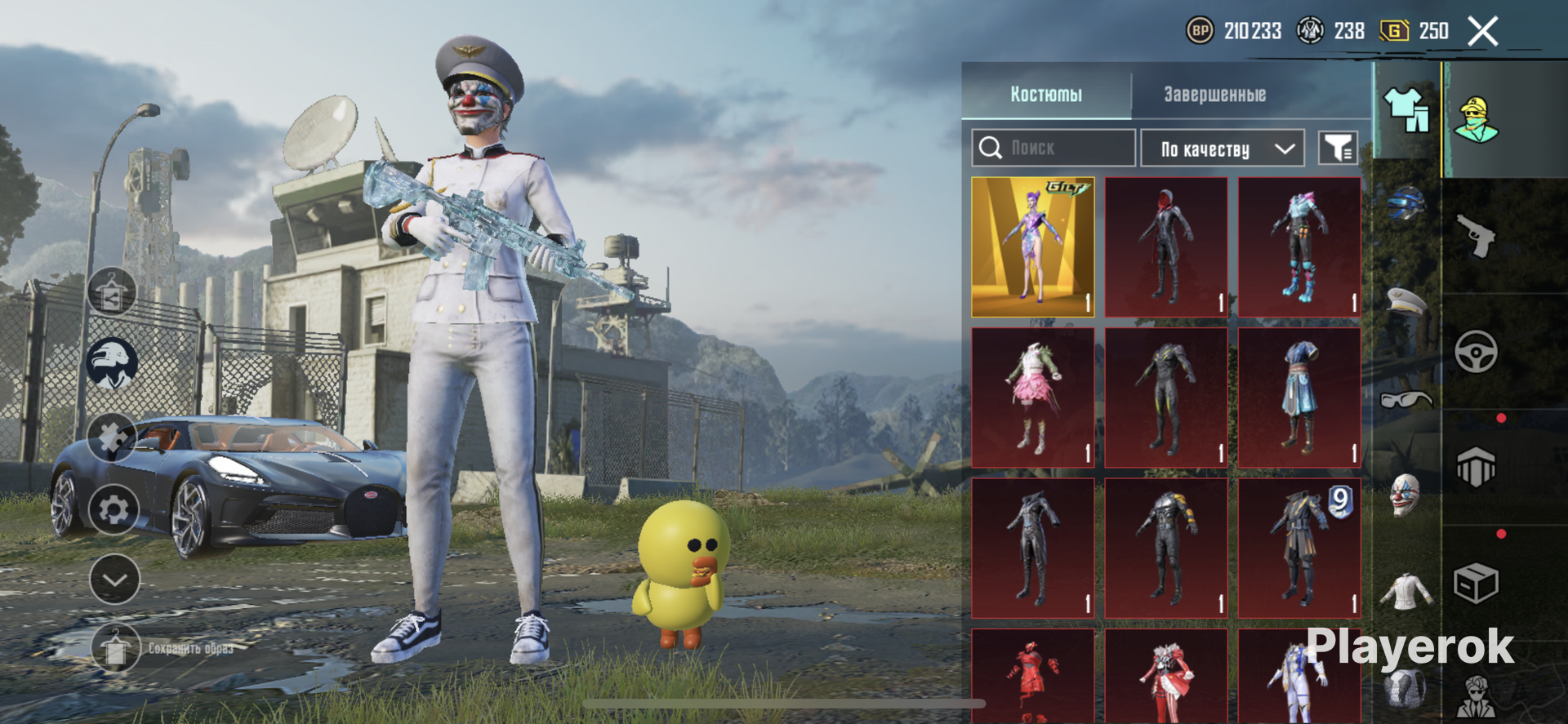This screenshot has width=1568, height=724.
Task: Select the equipped clown mask slot
Action: (x=1405, y=495)
